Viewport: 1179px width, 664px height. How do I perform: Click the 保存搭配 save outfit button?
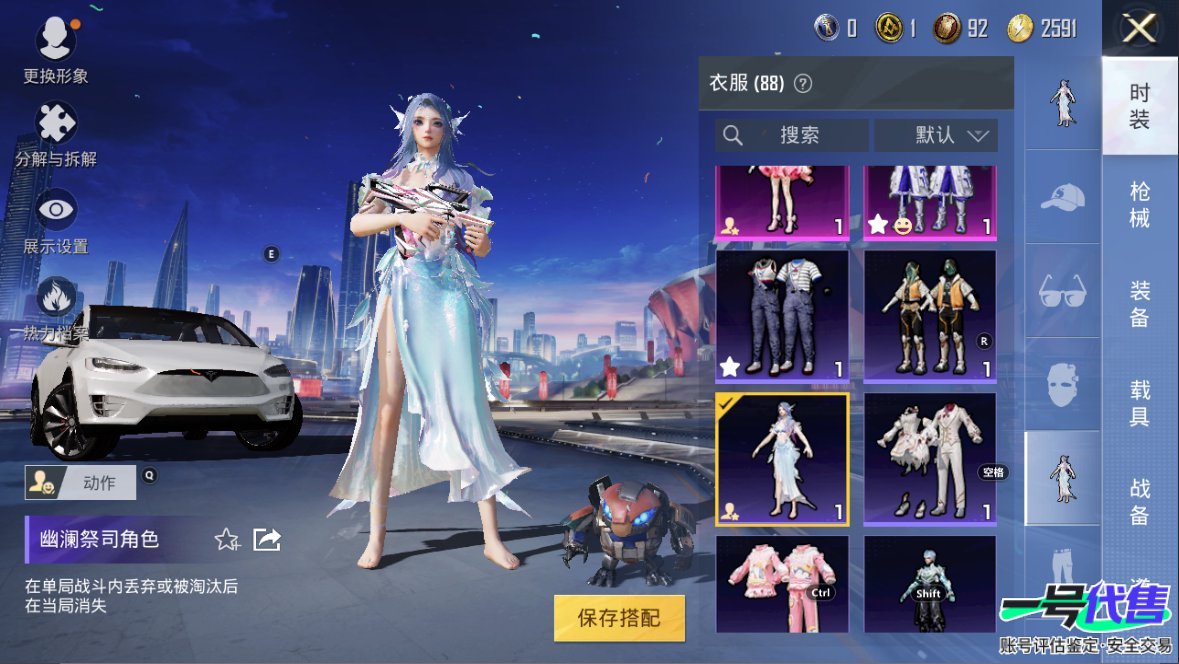coord(619,618)
